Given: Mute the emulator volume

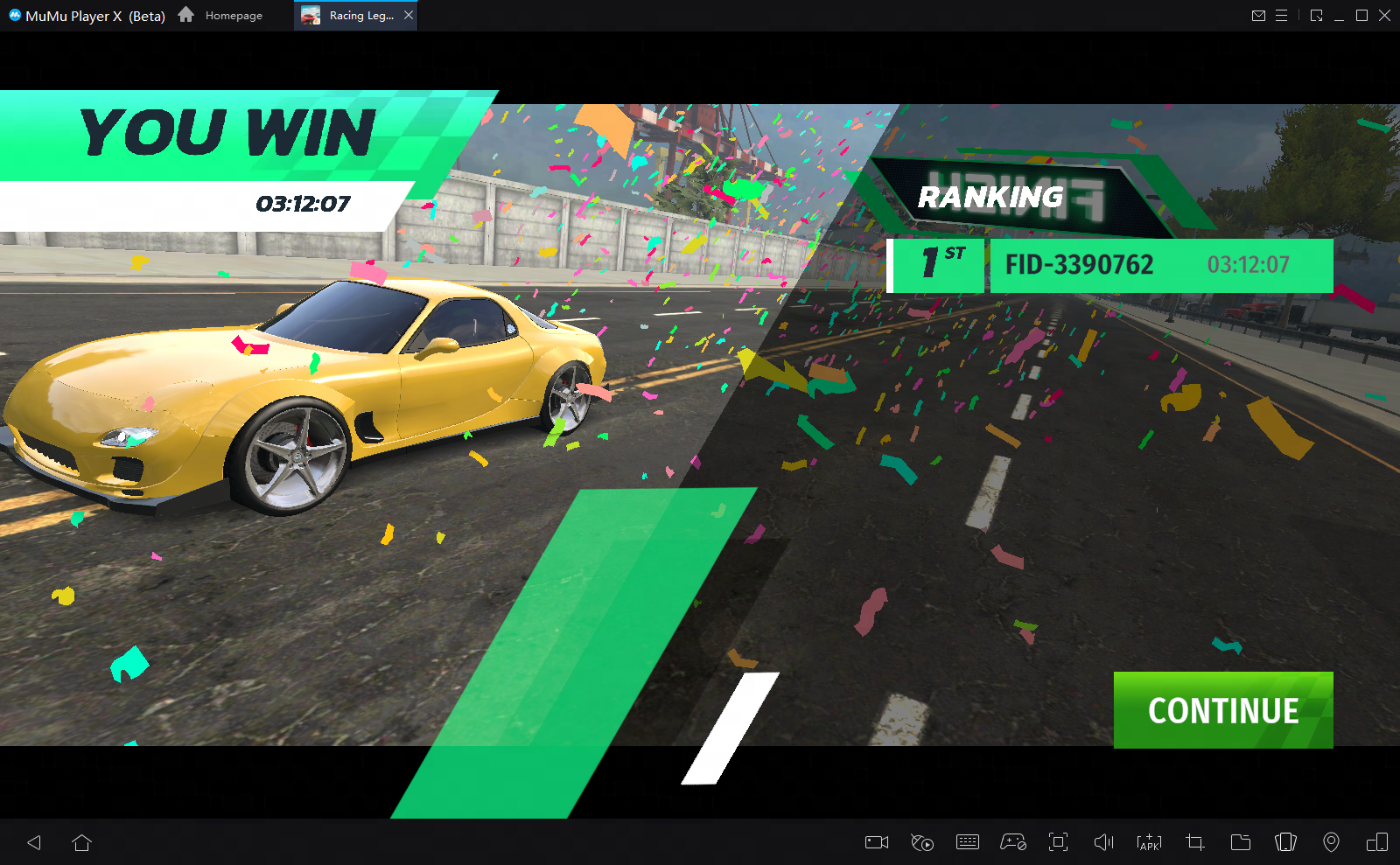Looking at the screenshot, I should (1103, 842).
